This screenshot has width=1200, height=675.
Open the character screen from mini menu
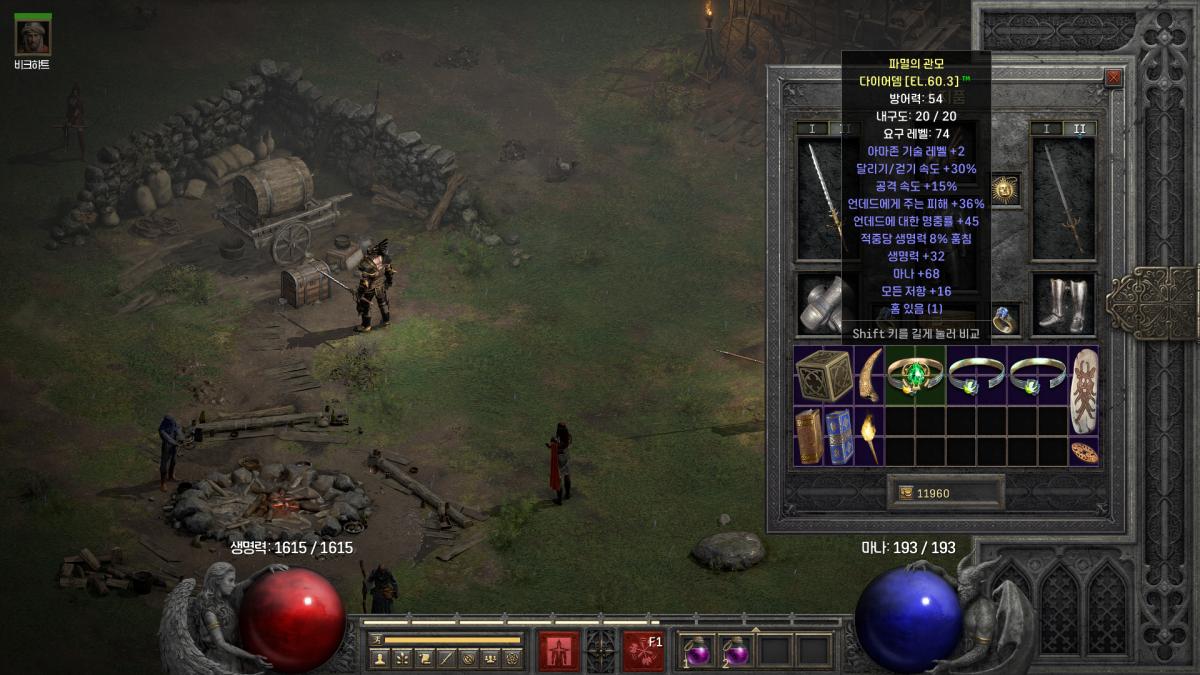(379, 658)
